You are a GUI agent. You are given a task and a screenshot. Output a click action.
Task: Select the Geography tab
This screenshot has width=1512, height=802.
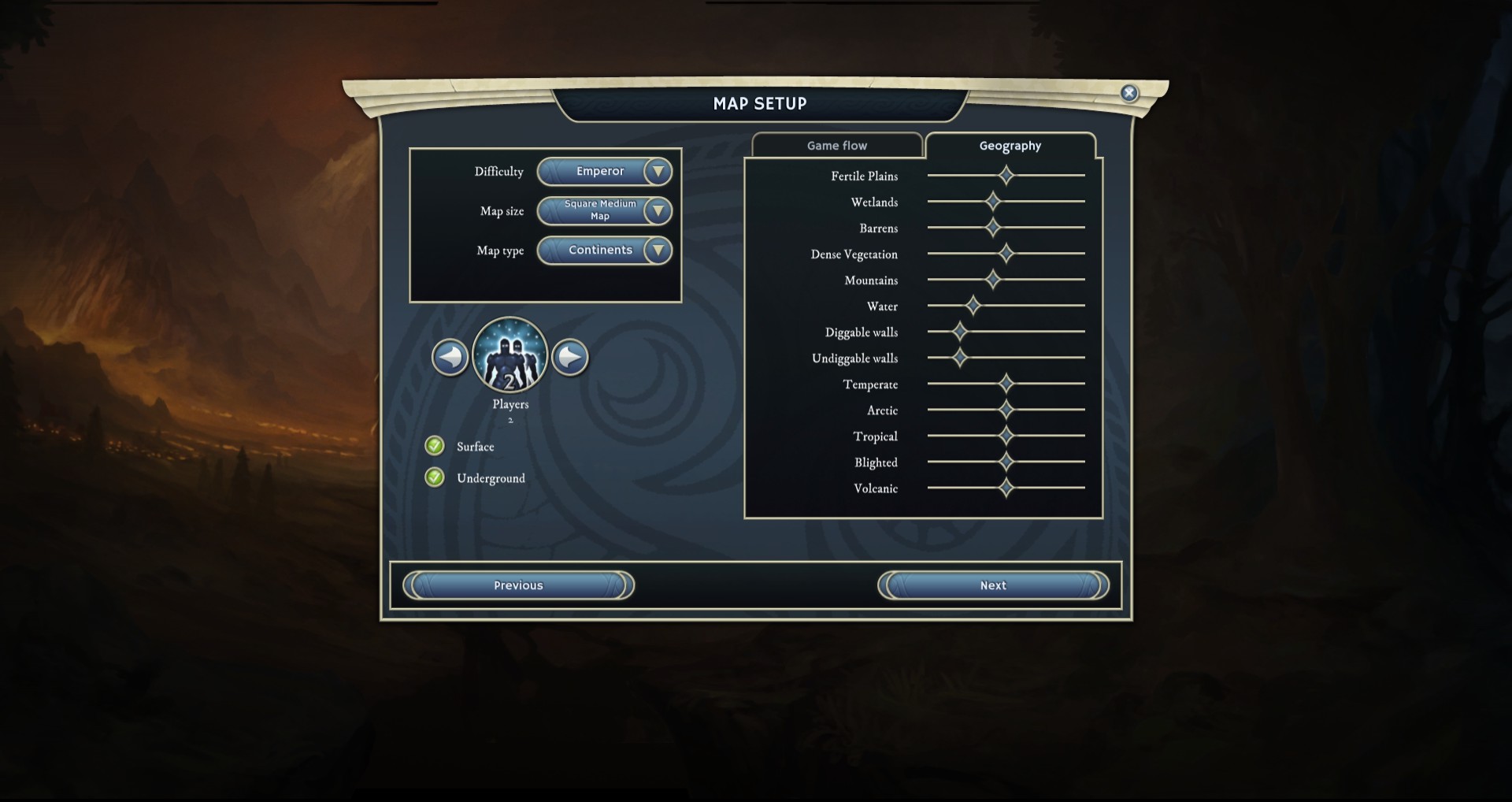tap(1010, 146)
